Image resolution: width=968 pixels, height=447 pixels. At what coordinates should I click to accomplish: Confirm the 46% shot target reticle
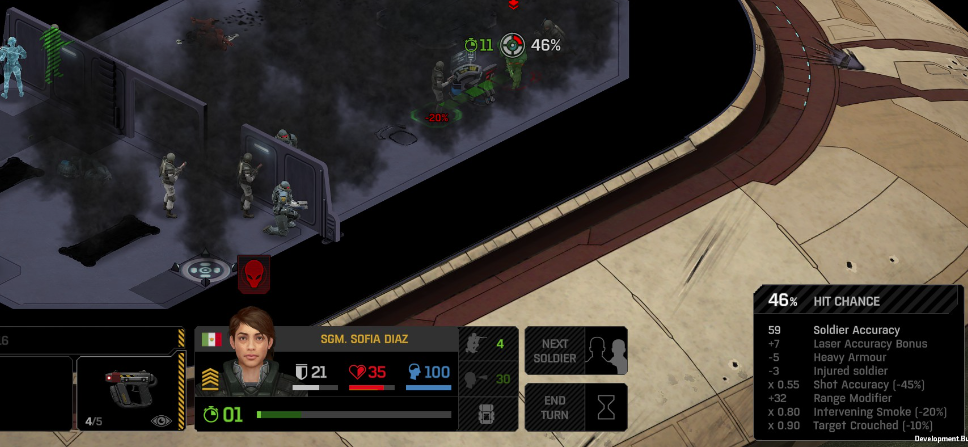(513, 45)
